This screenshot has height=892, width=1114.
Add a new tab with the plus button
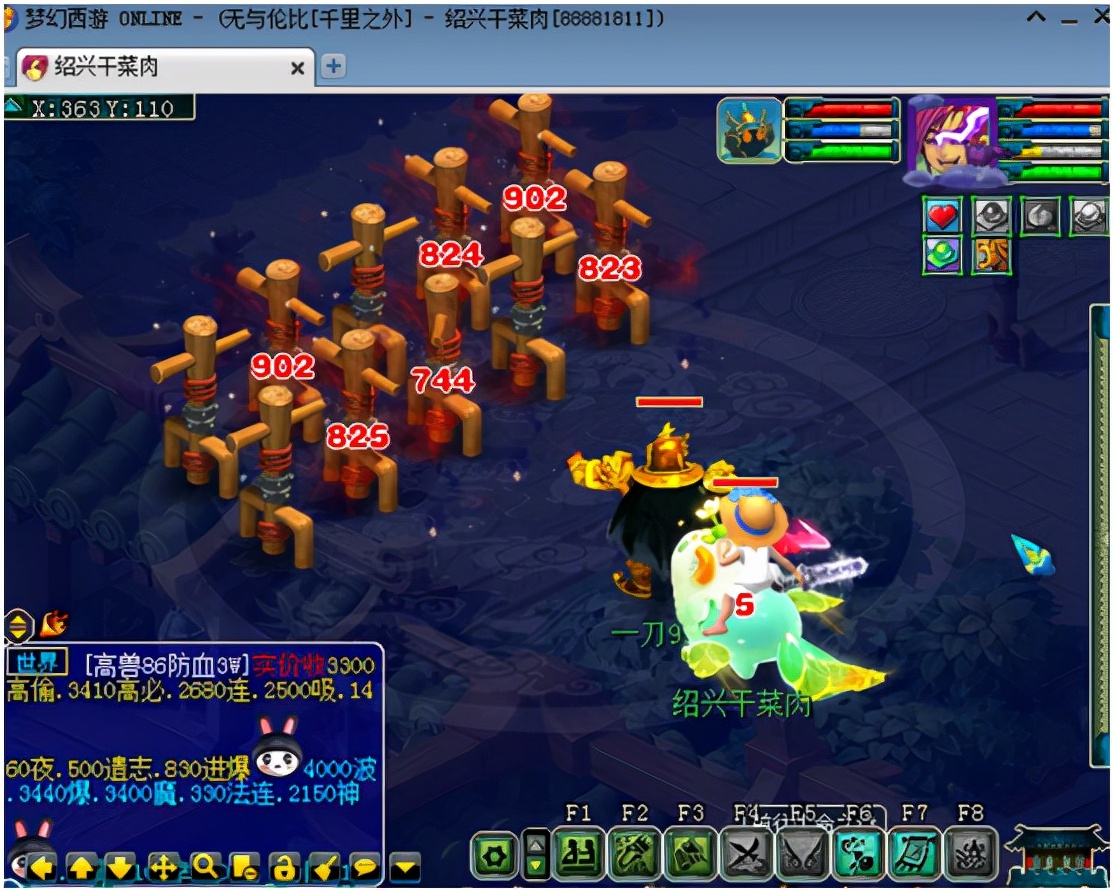pyautogui.click(x=332, y=67)
